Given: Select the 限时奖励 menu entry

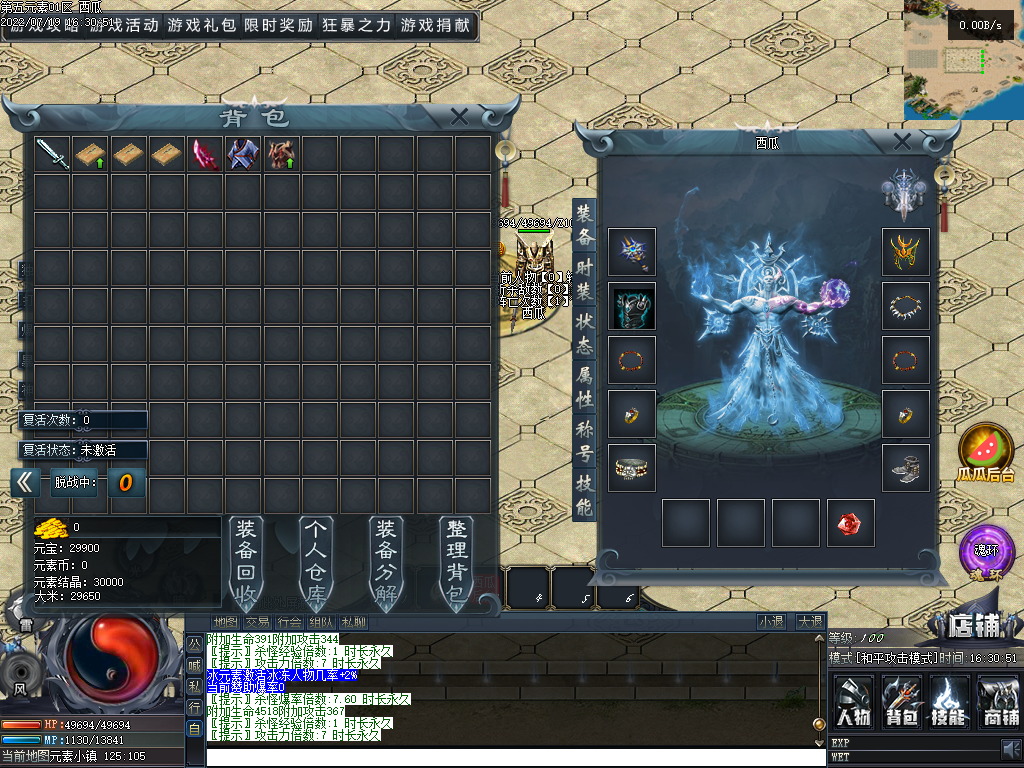Looking at the screenshot, I should 279,26.
